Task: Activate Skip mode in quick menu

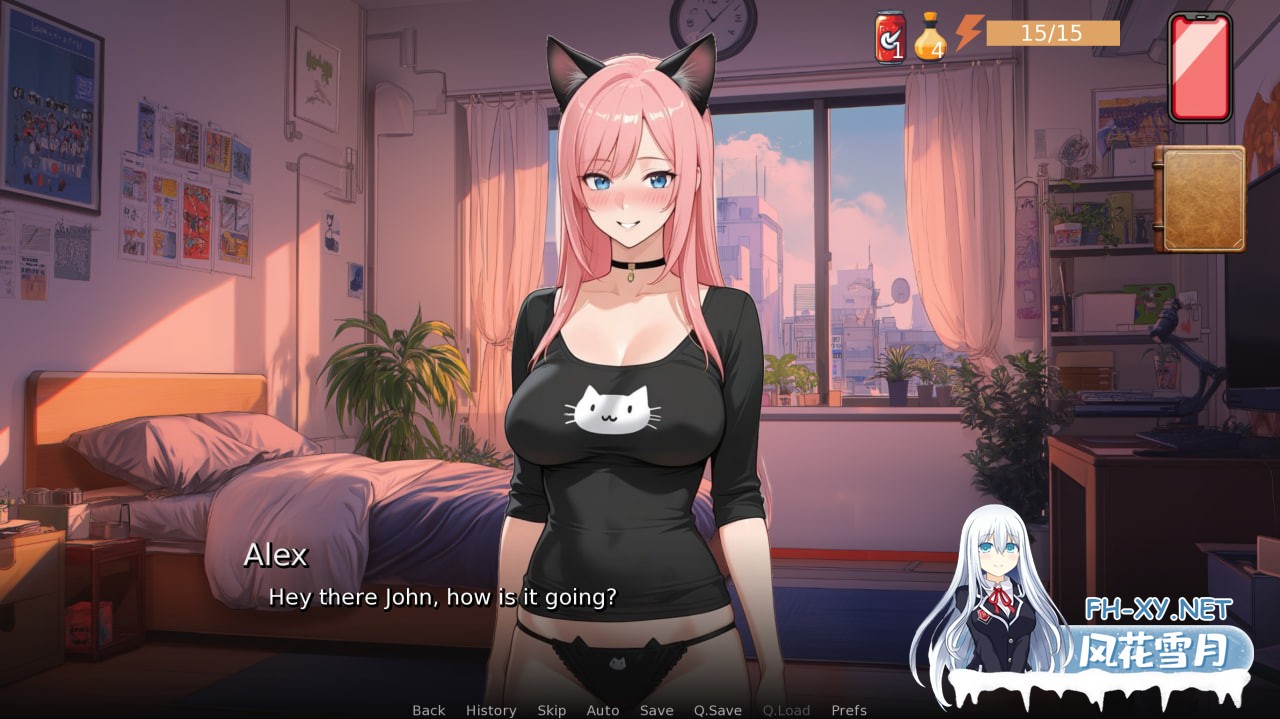Action: tap(551, 710)
